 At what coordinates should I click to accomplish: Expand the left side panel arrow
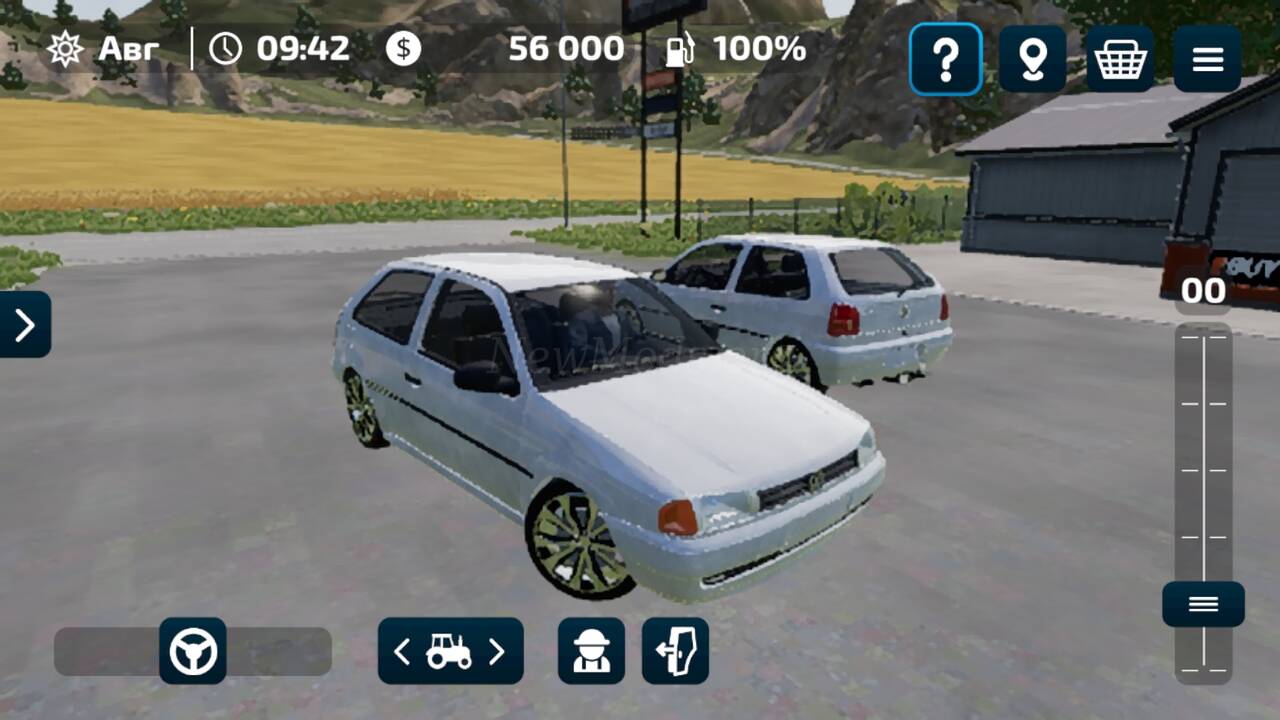click(x=25, y=324)
